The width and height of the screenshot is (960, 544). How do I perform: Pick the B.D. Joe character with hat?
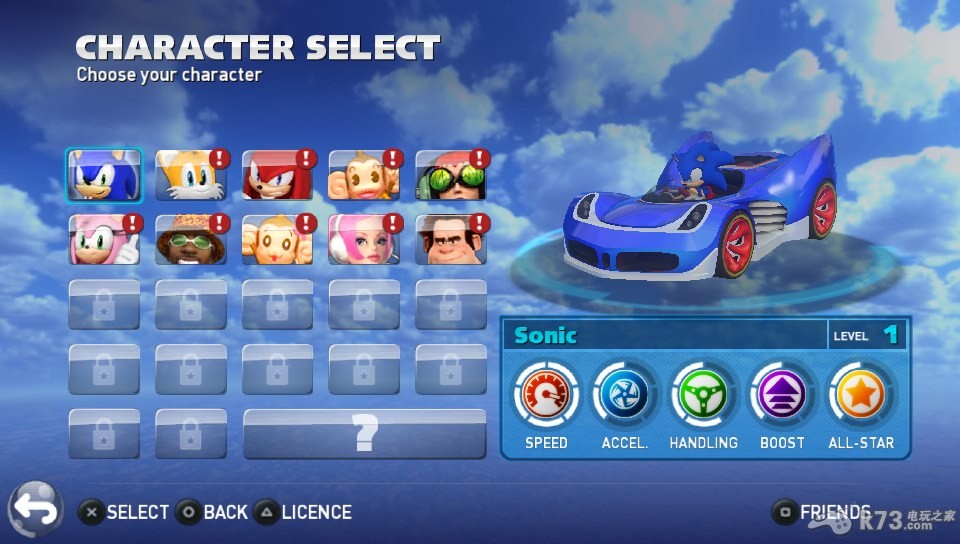191,240
